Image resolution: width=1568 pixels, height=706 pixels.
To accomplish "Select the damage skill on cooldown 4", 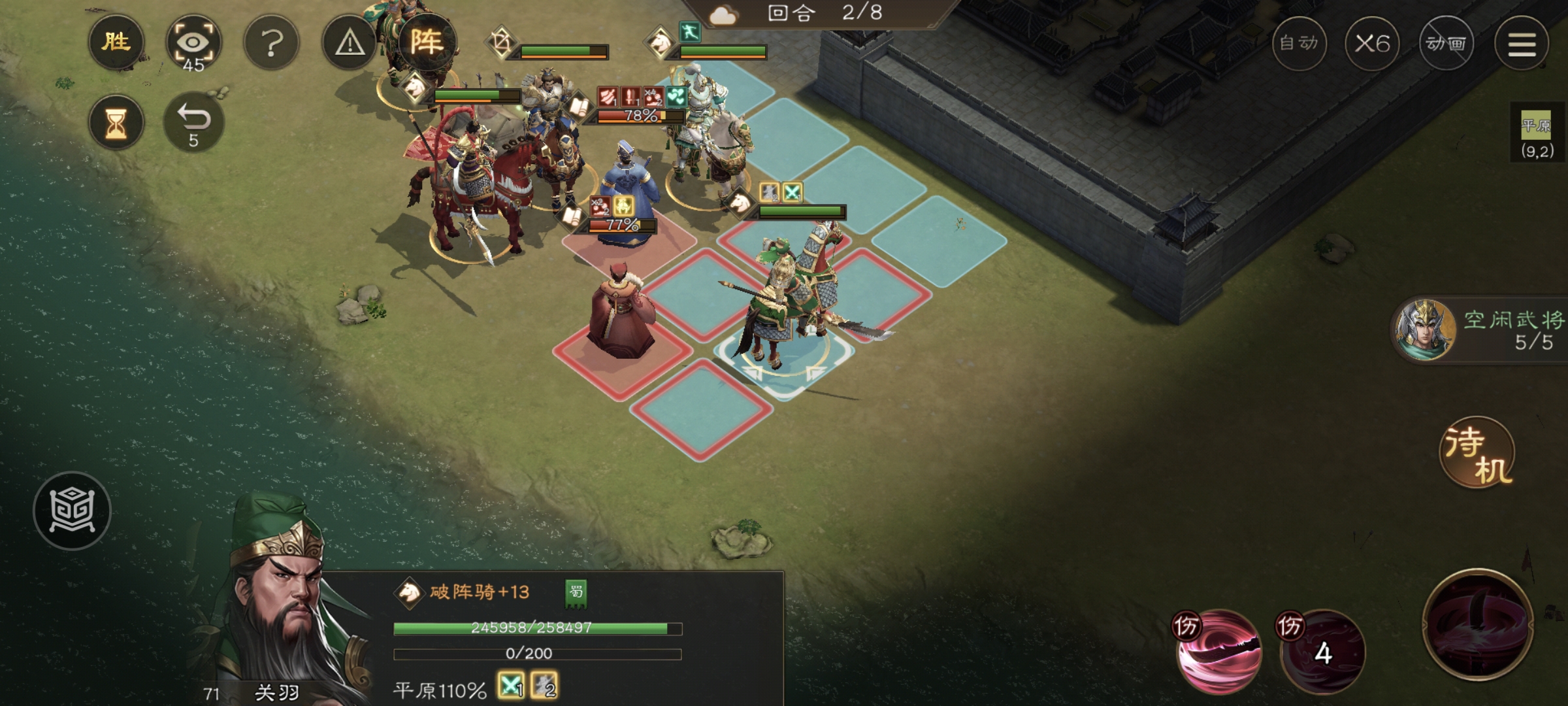I will 1322,652.
